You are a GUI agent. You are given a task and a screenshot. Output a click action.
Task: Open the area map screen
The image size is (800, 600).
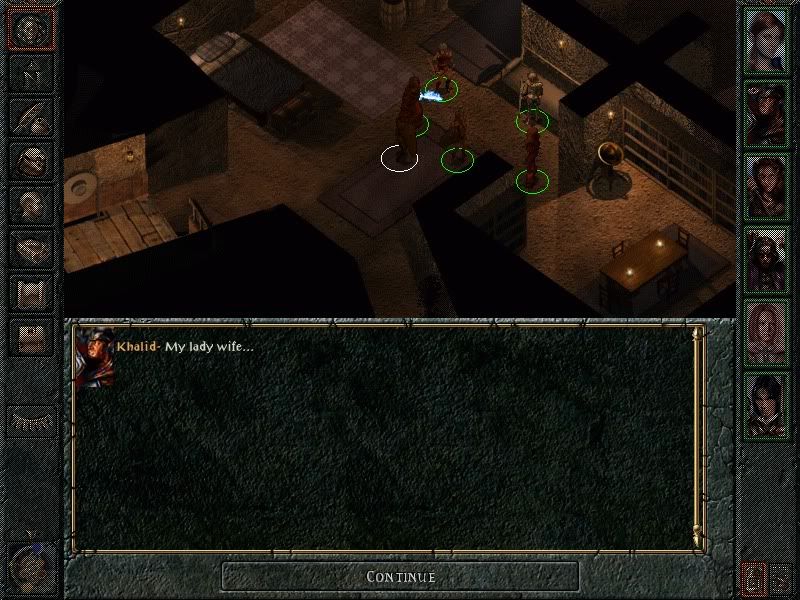click(x=32, y=72)
